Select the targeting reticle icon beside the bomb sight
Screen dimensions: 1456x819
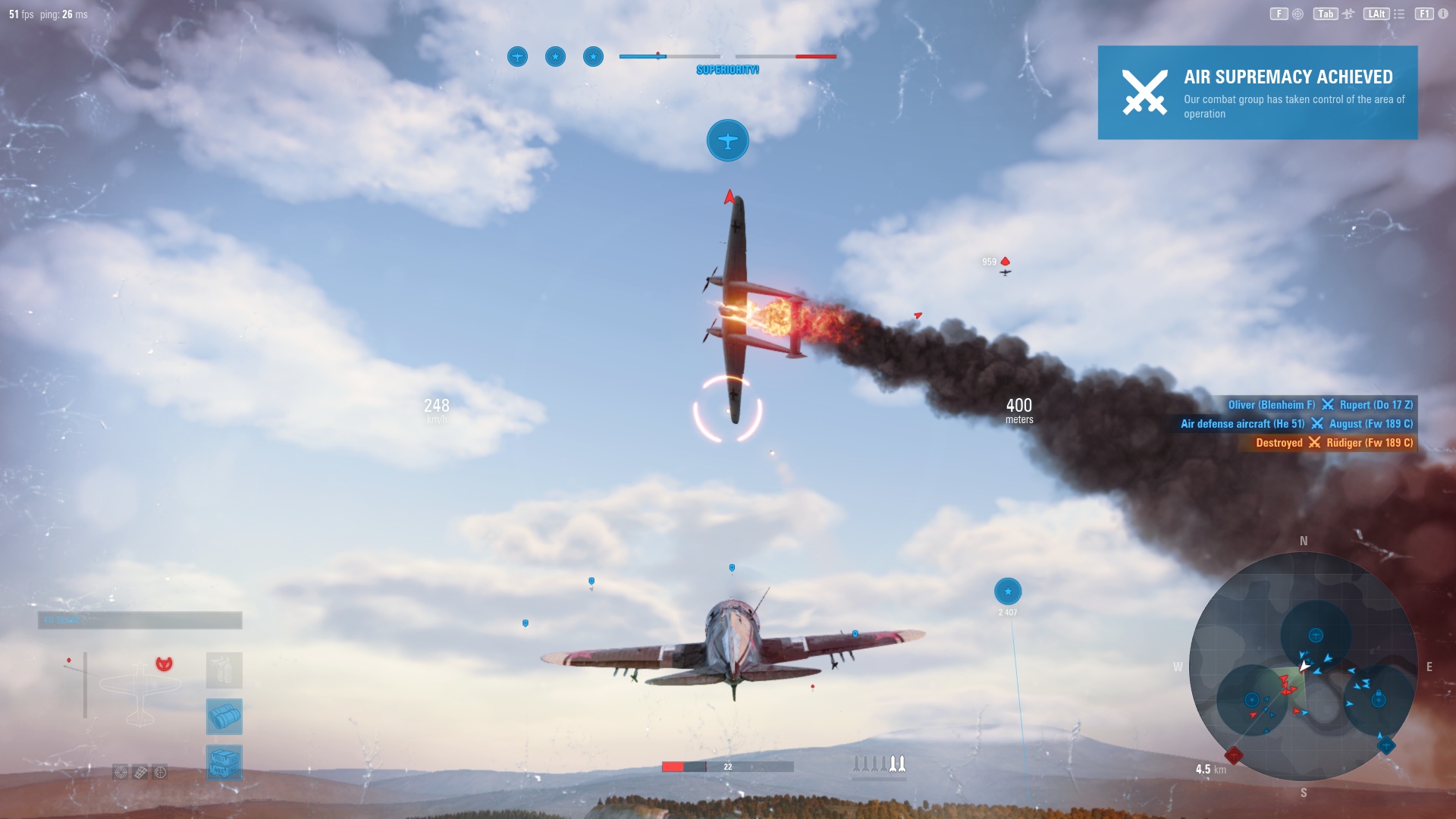point(160,773)
